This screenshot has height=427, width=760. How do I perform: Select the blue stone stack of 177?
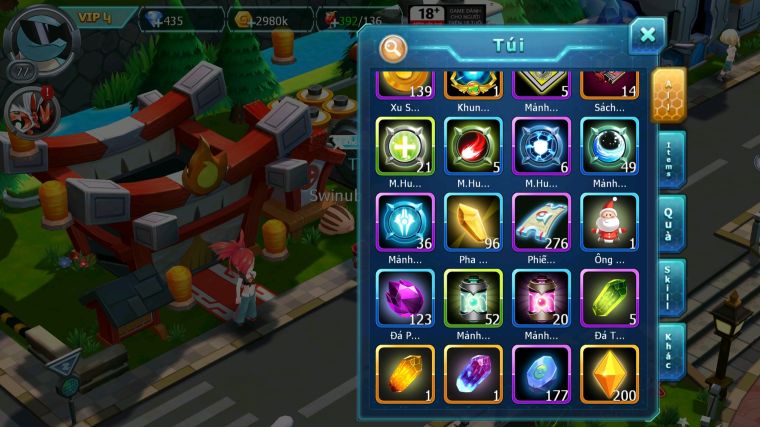point(541,374)
